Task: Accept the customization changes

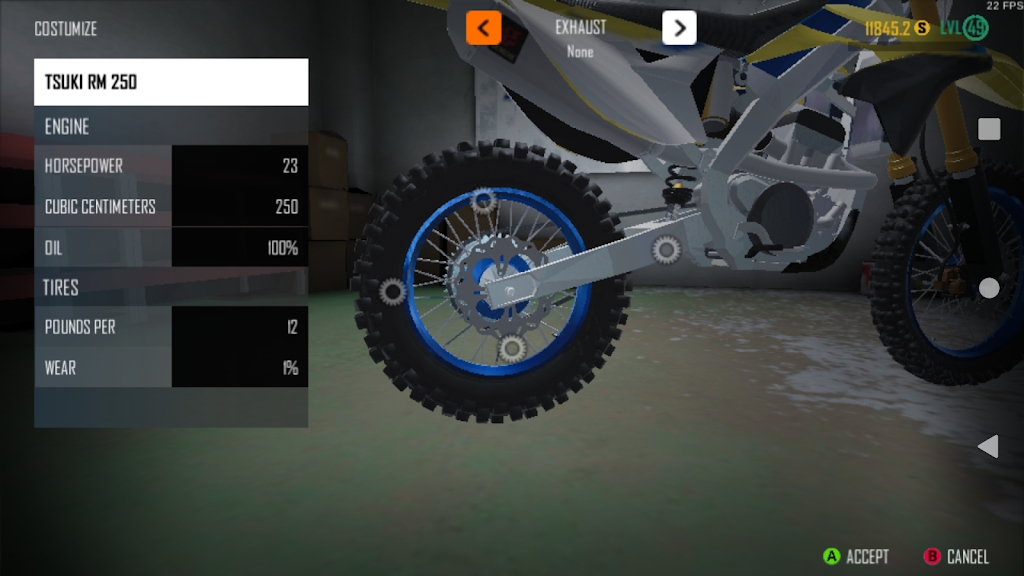Action: pos(855,556)
